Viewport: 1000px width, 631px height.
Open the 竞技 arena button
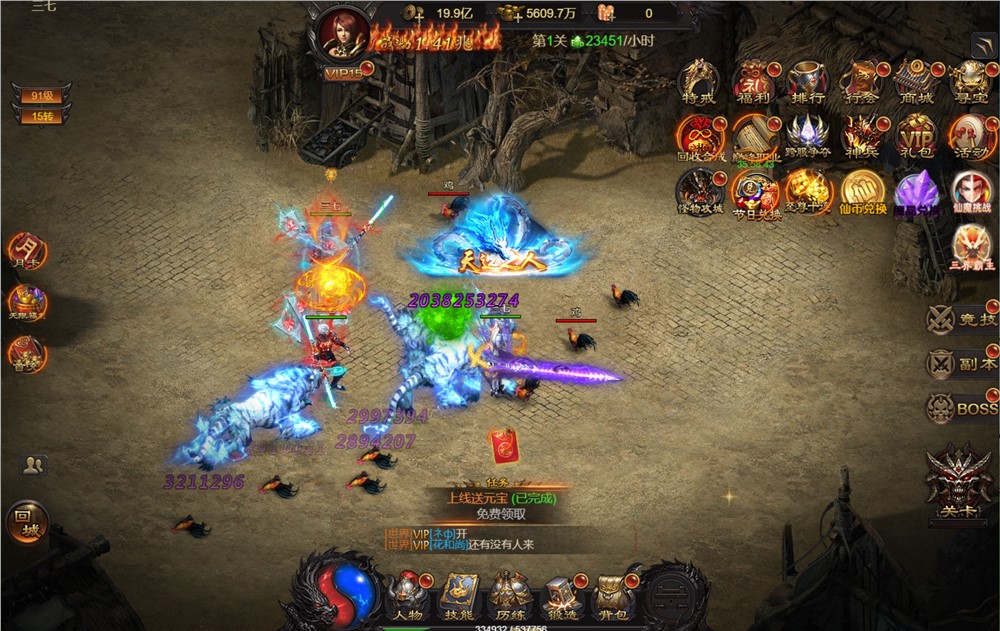coord(961,319)
